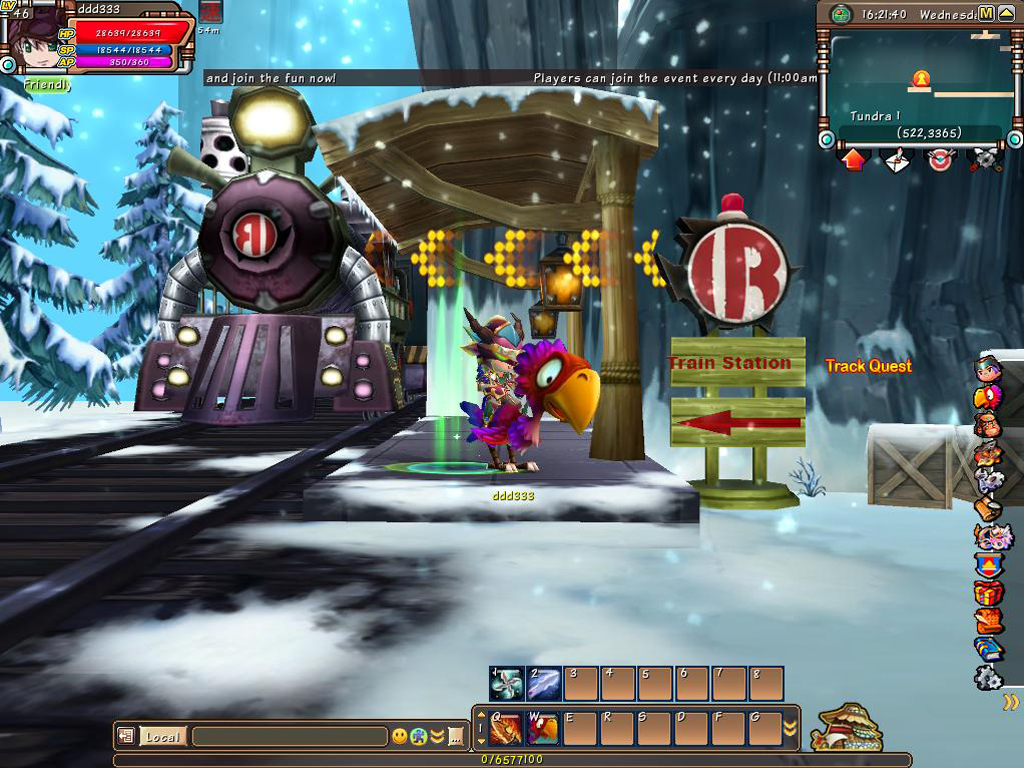
Task: Switch the Local chat channel
Action: [161, 737]
